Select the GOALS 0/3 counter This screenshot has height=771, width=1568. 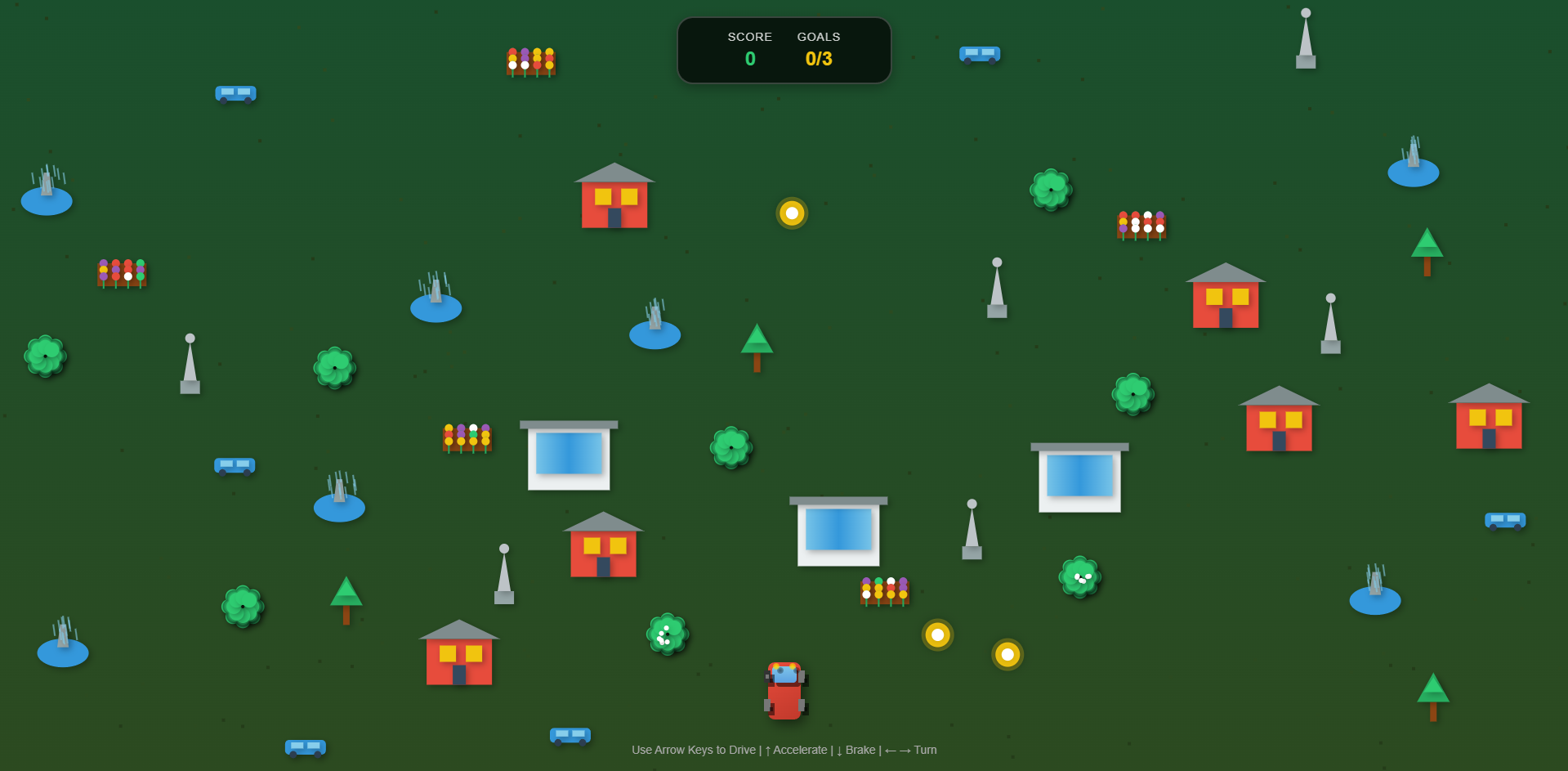point(818,58)
